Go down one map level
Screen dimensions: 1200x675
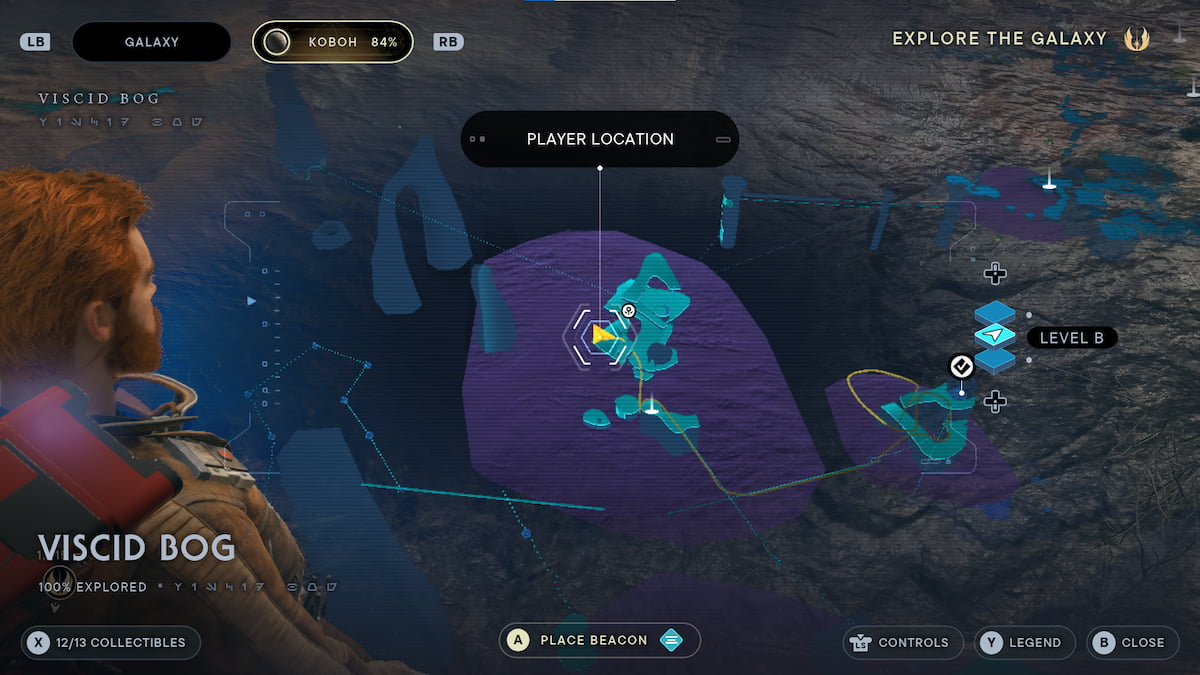994,402
